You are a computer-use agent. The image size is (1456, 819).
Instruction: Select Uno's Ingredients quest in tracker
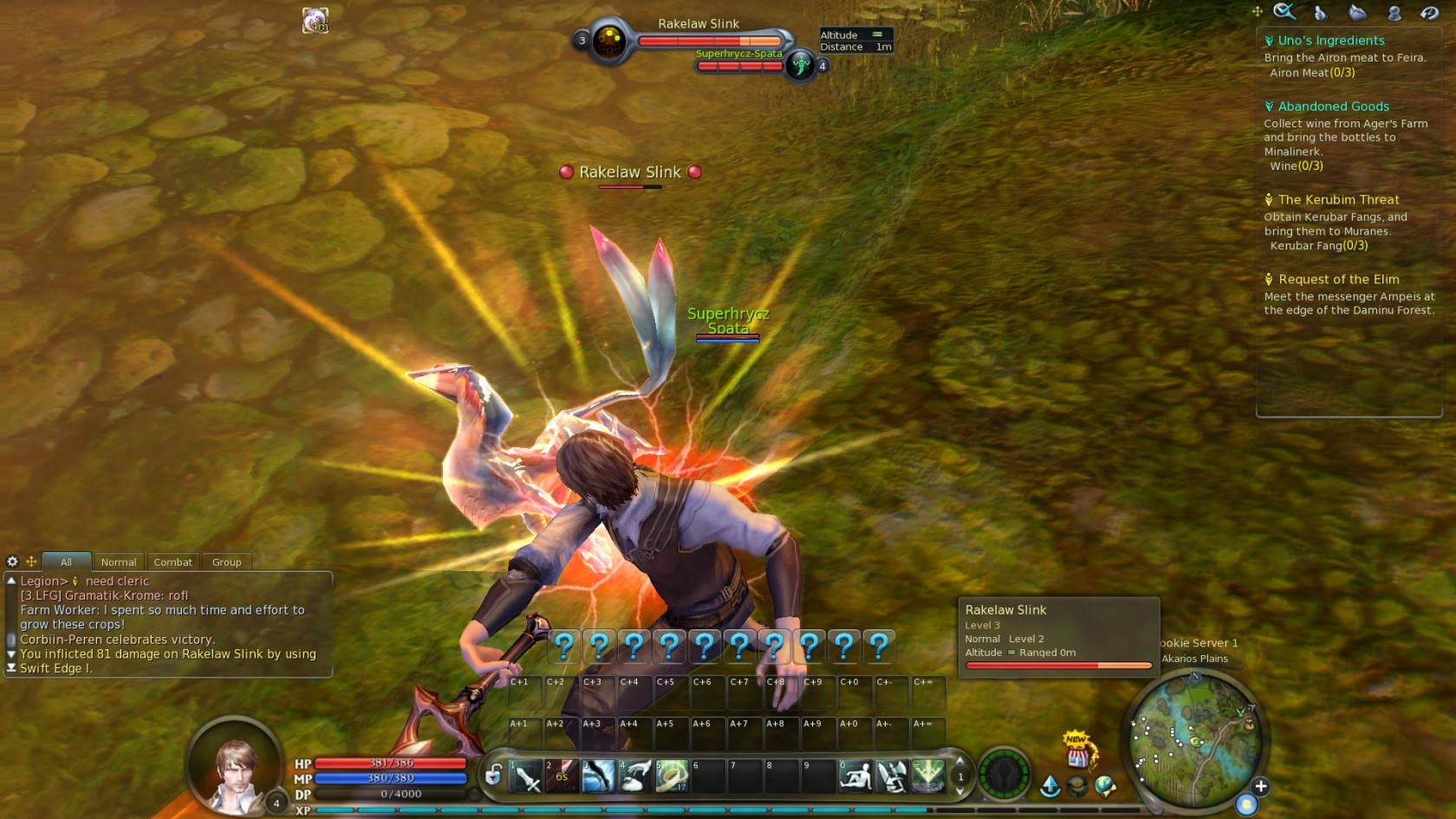point(1331,41)
